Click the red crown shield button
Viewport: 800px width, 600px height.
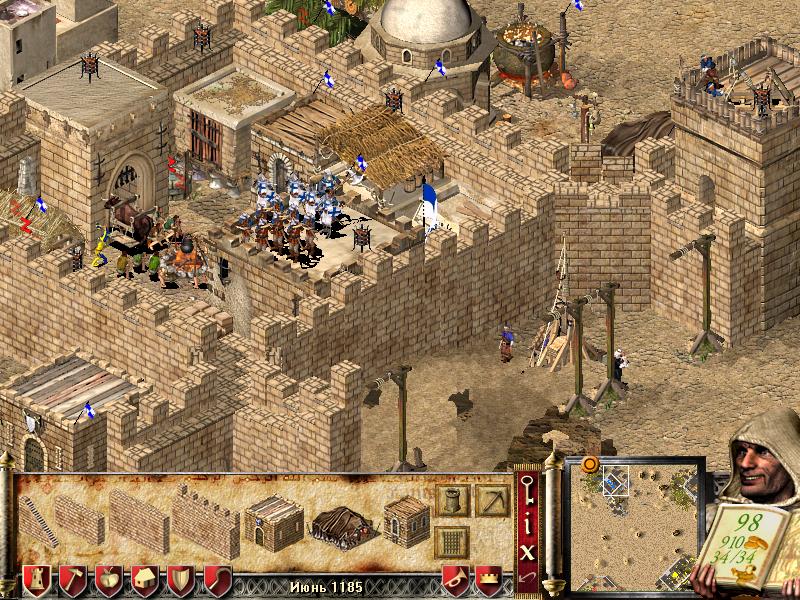[488, 580]
